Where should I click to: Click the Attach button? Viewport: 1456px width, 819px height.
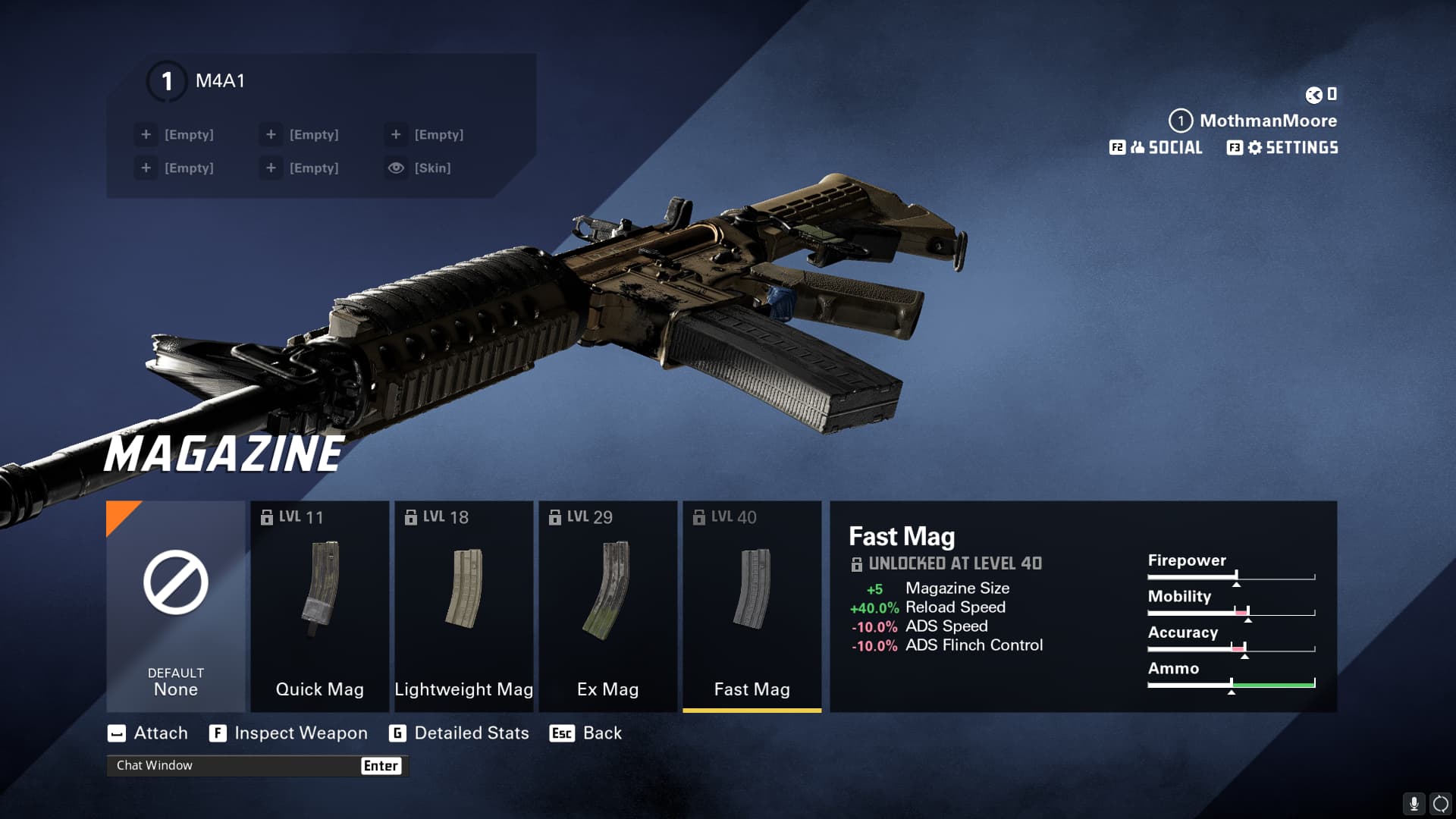pos(148,733)
